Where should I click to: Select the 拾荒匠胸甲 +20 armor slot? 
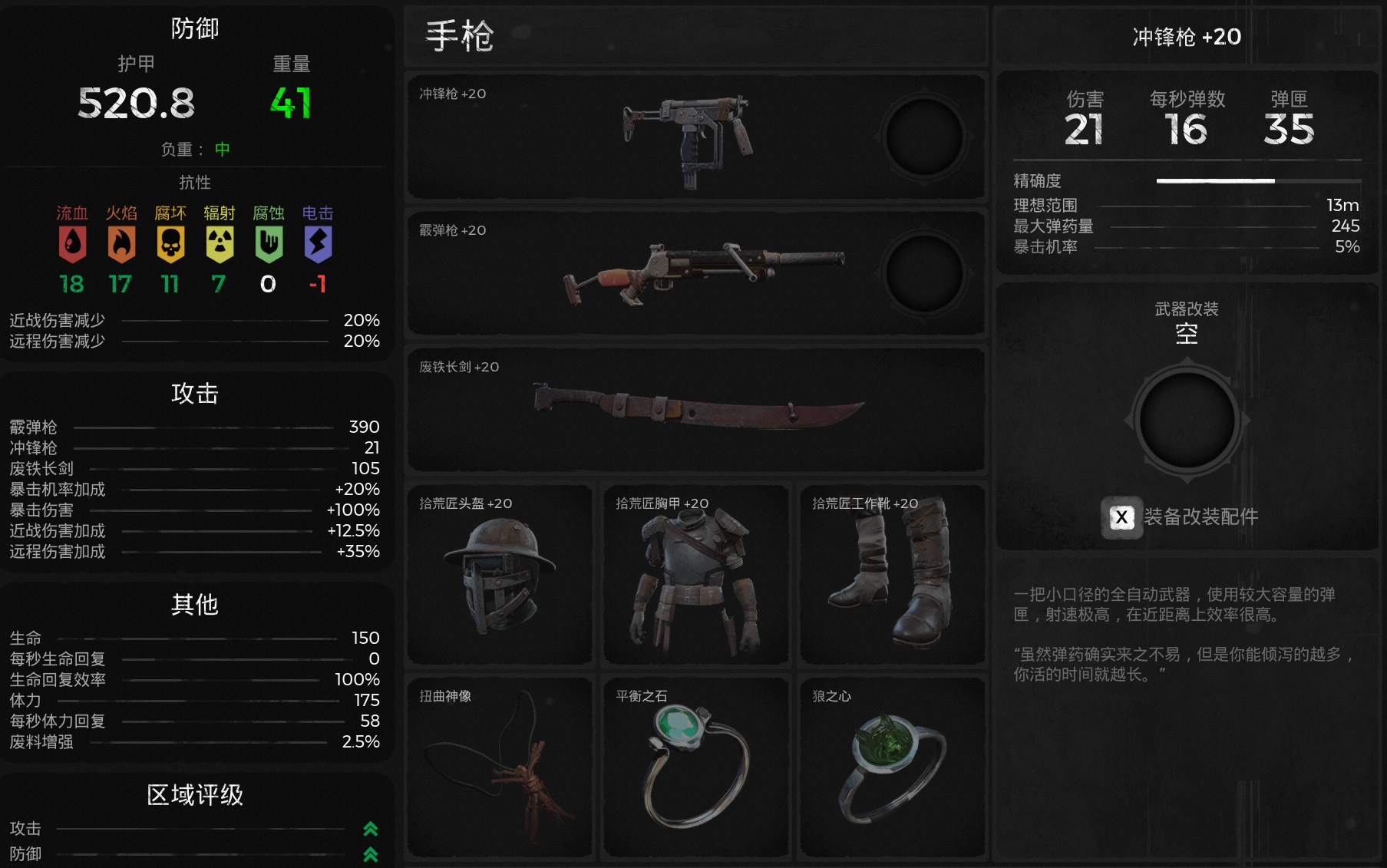[x=696, y=575]
